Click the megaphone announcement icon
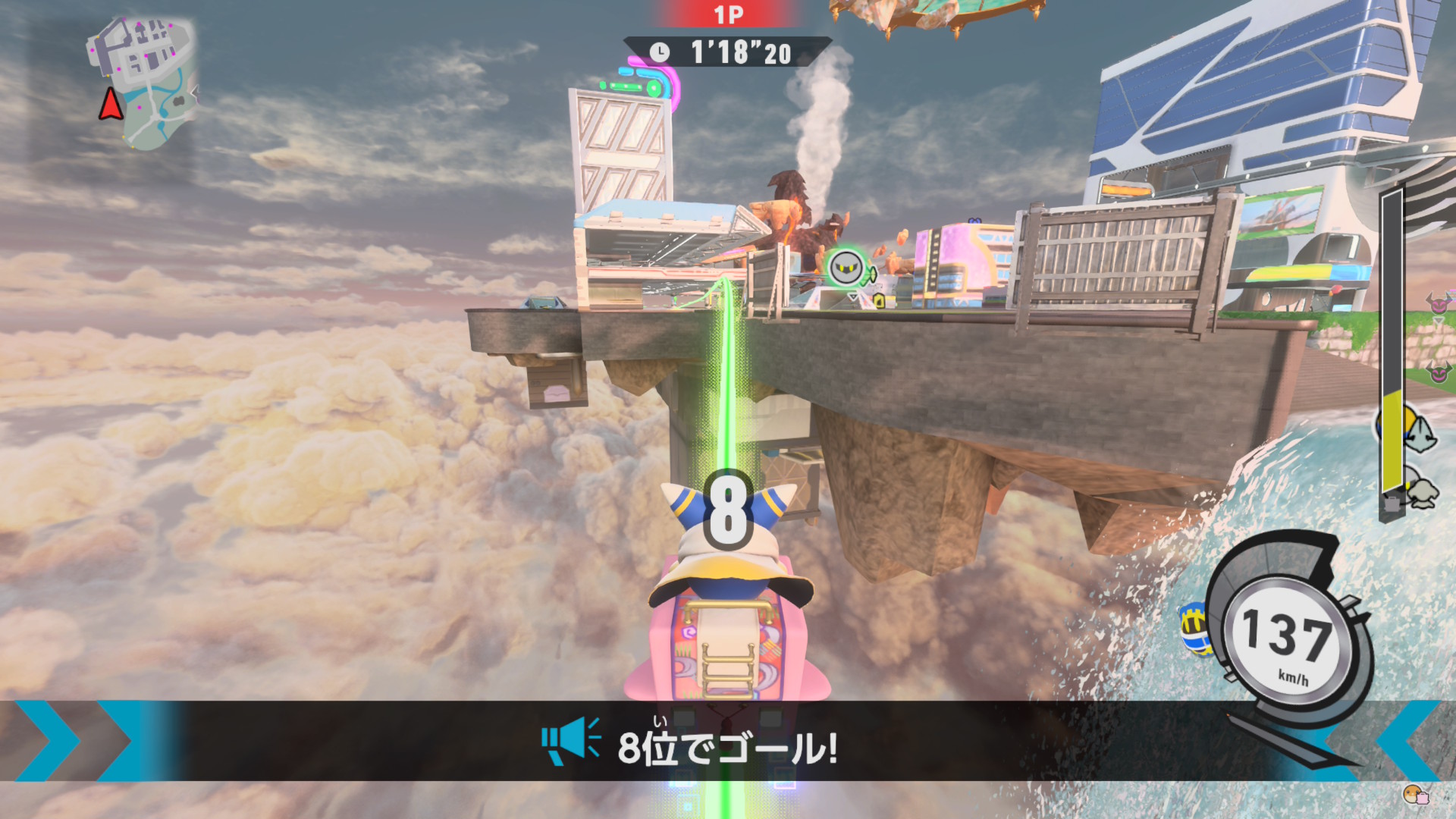This screenshot has width=1456, height=819. (570, 740)
